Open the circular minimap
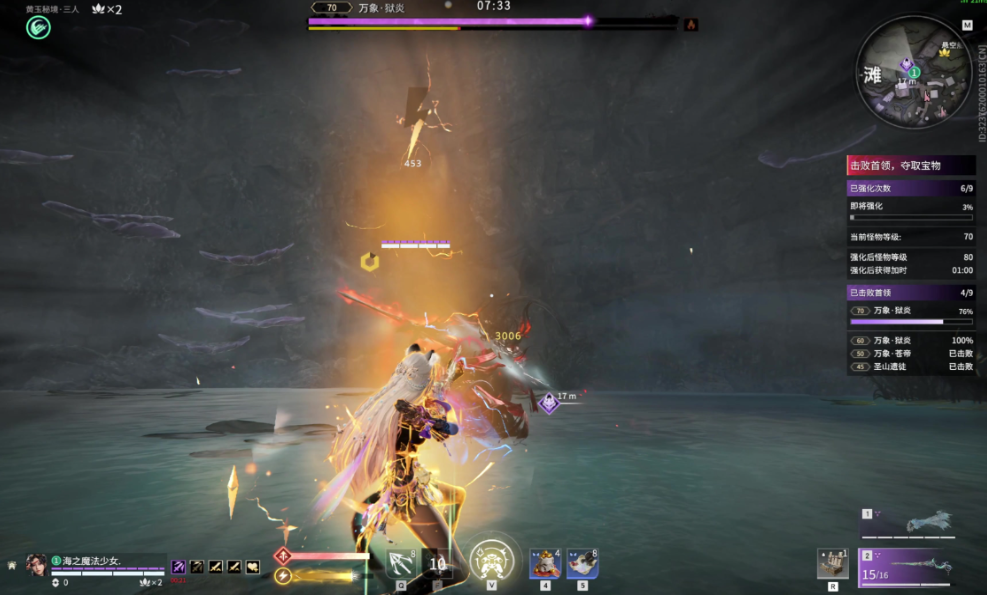This screenshot has width=987, height=595. [913, 73]
